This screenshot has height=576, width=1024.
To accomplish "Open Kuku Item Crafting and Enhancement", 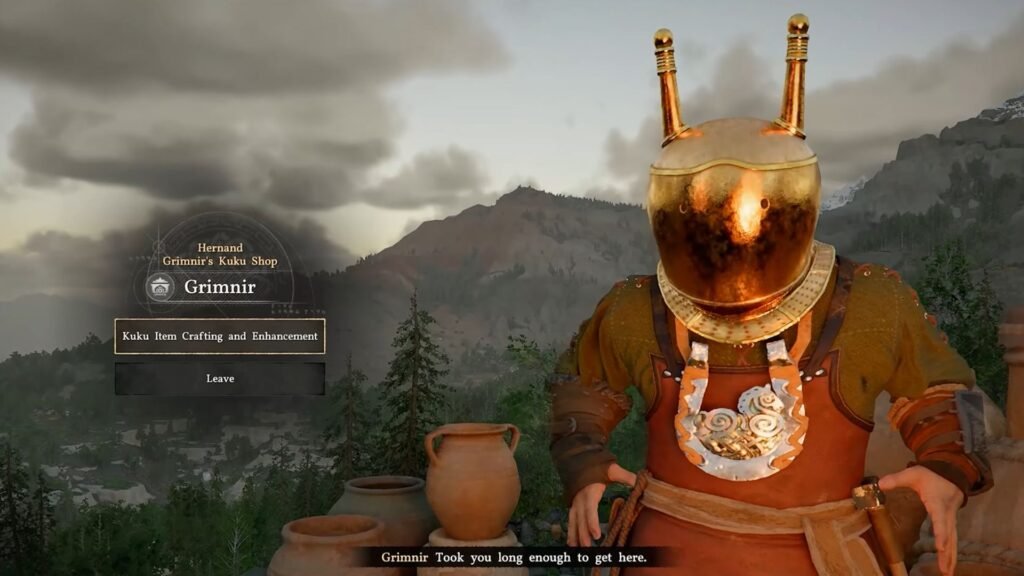I will (220, 336).
